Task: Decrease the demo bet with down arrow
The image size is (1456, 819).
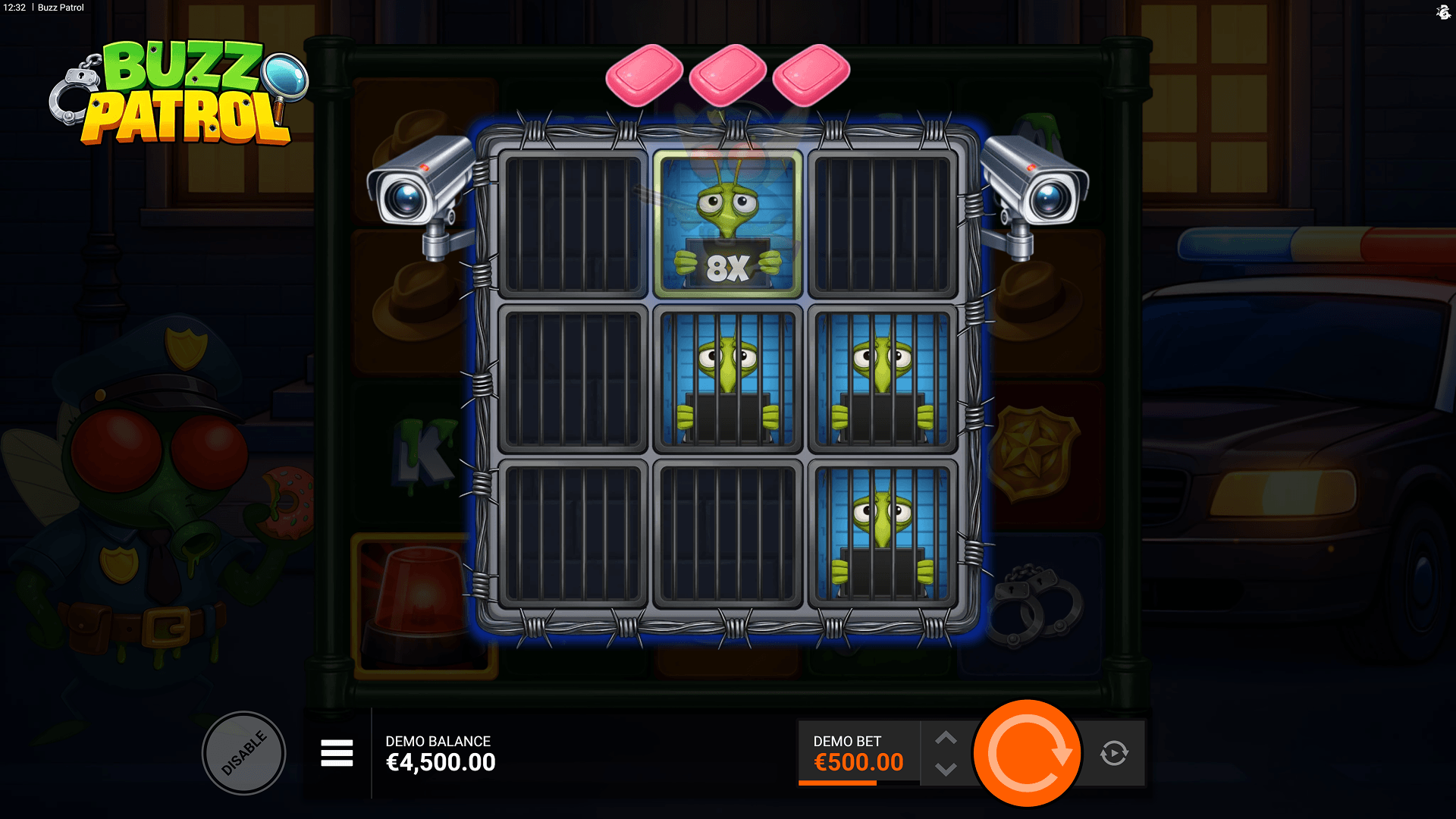Action: (946, 770)
